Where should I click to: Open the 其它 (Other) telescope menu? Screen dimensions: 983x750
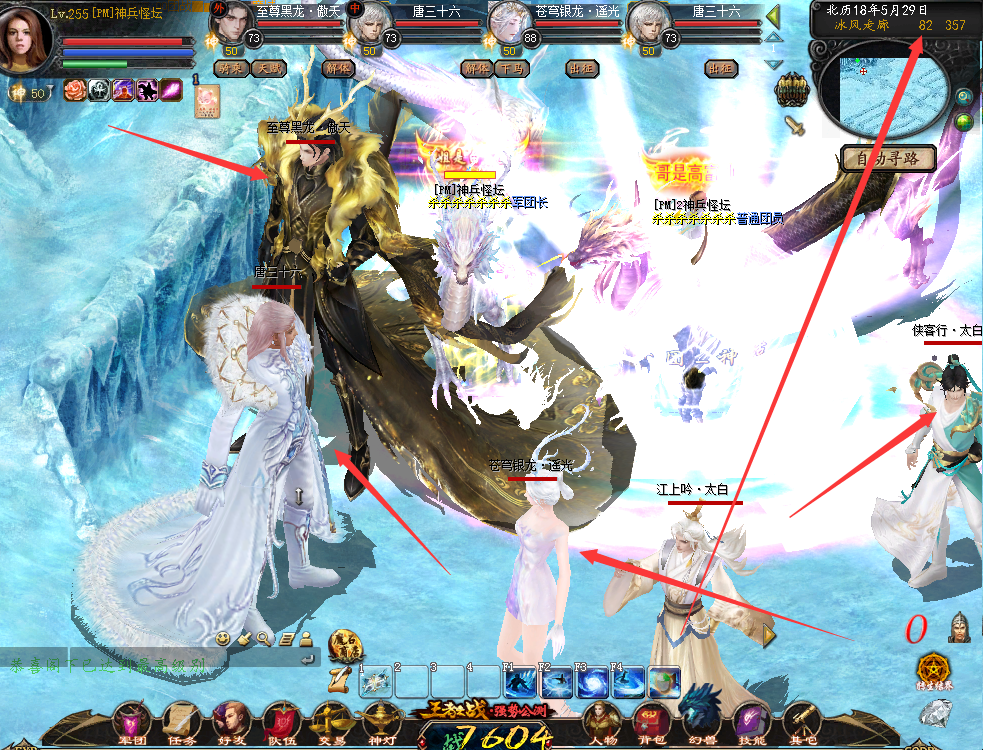click(800, 720)
